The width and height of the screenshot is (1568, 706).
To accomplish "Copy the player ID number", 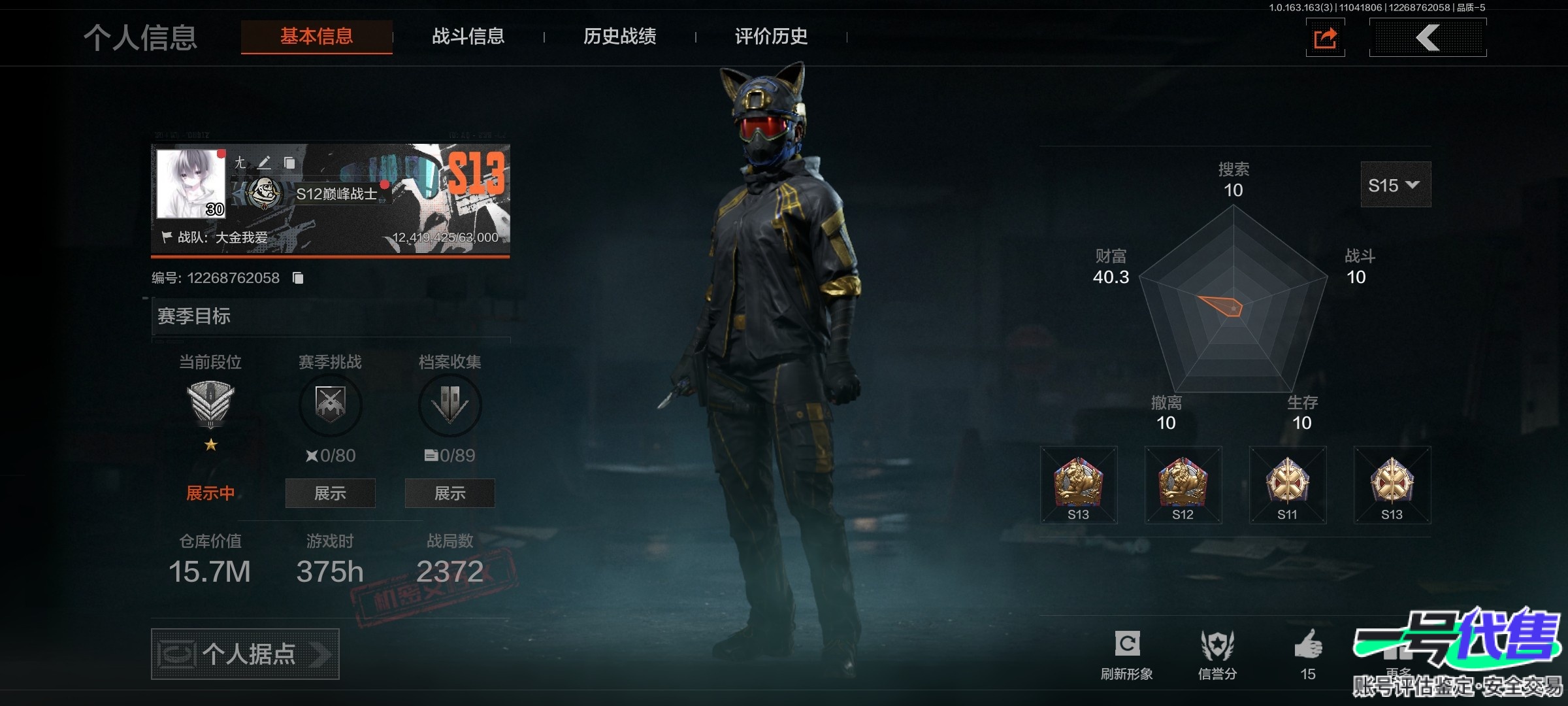I will coord(298,278).
